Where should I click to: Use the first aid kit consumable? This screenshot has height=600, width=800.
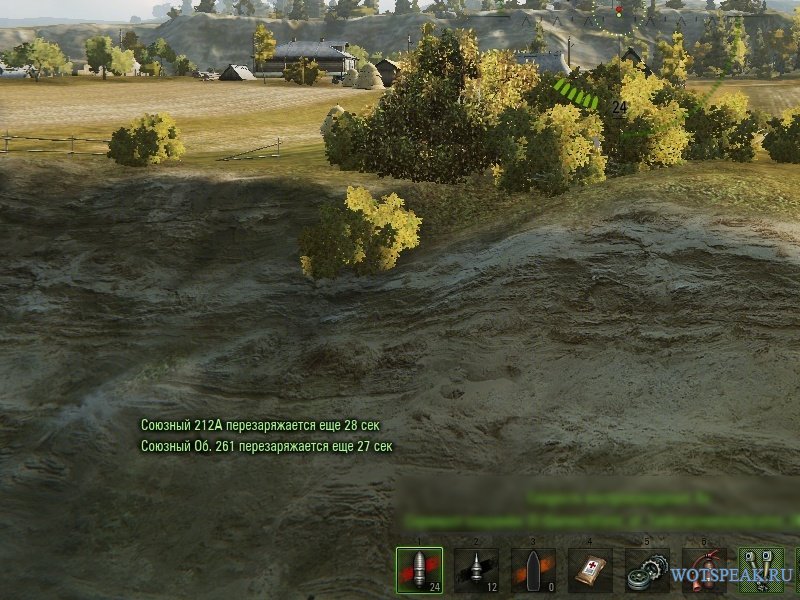[590, 571]
